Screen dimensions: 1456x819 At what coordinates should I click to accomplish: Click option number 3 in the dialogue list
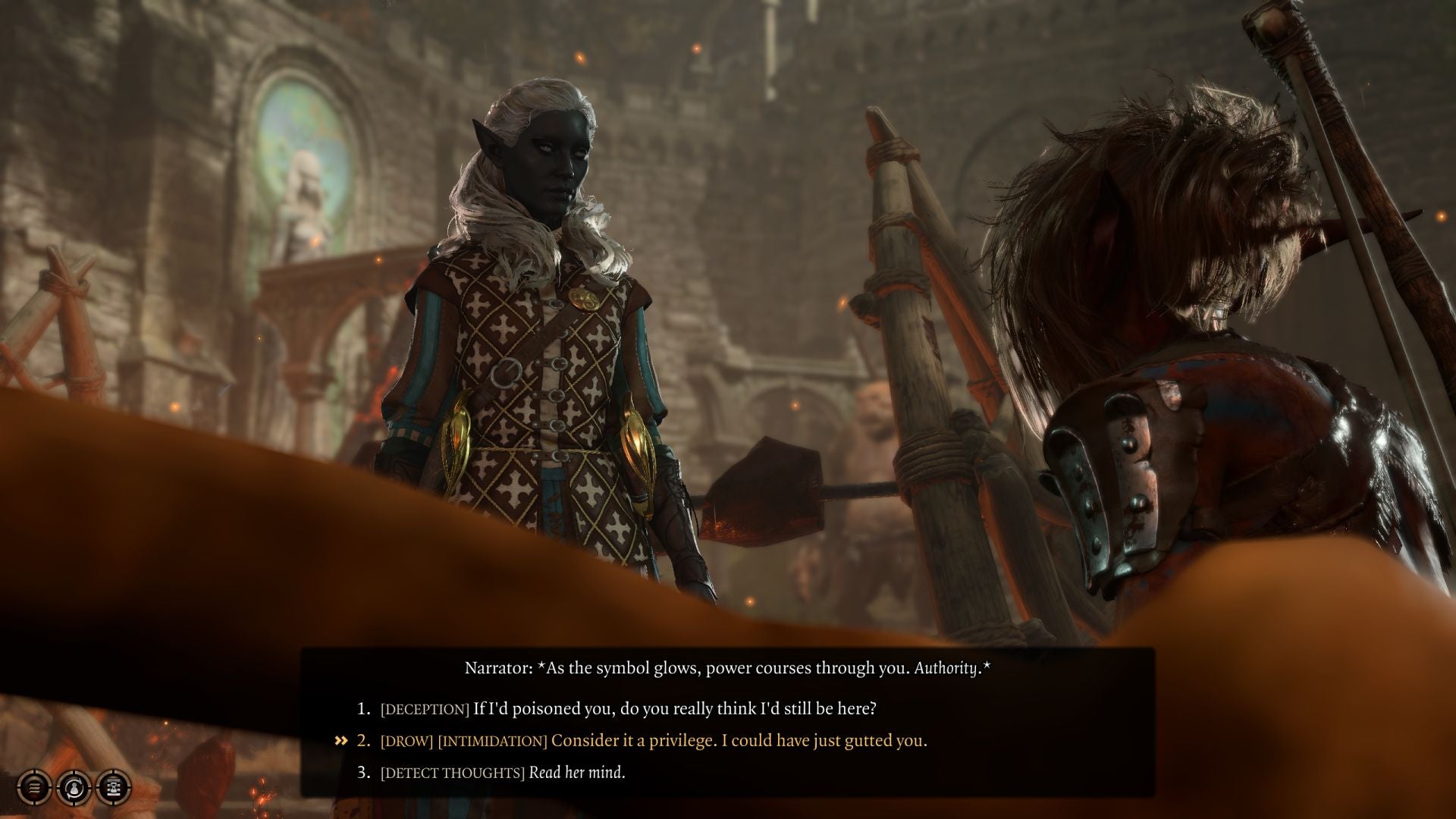click(363, 773)
